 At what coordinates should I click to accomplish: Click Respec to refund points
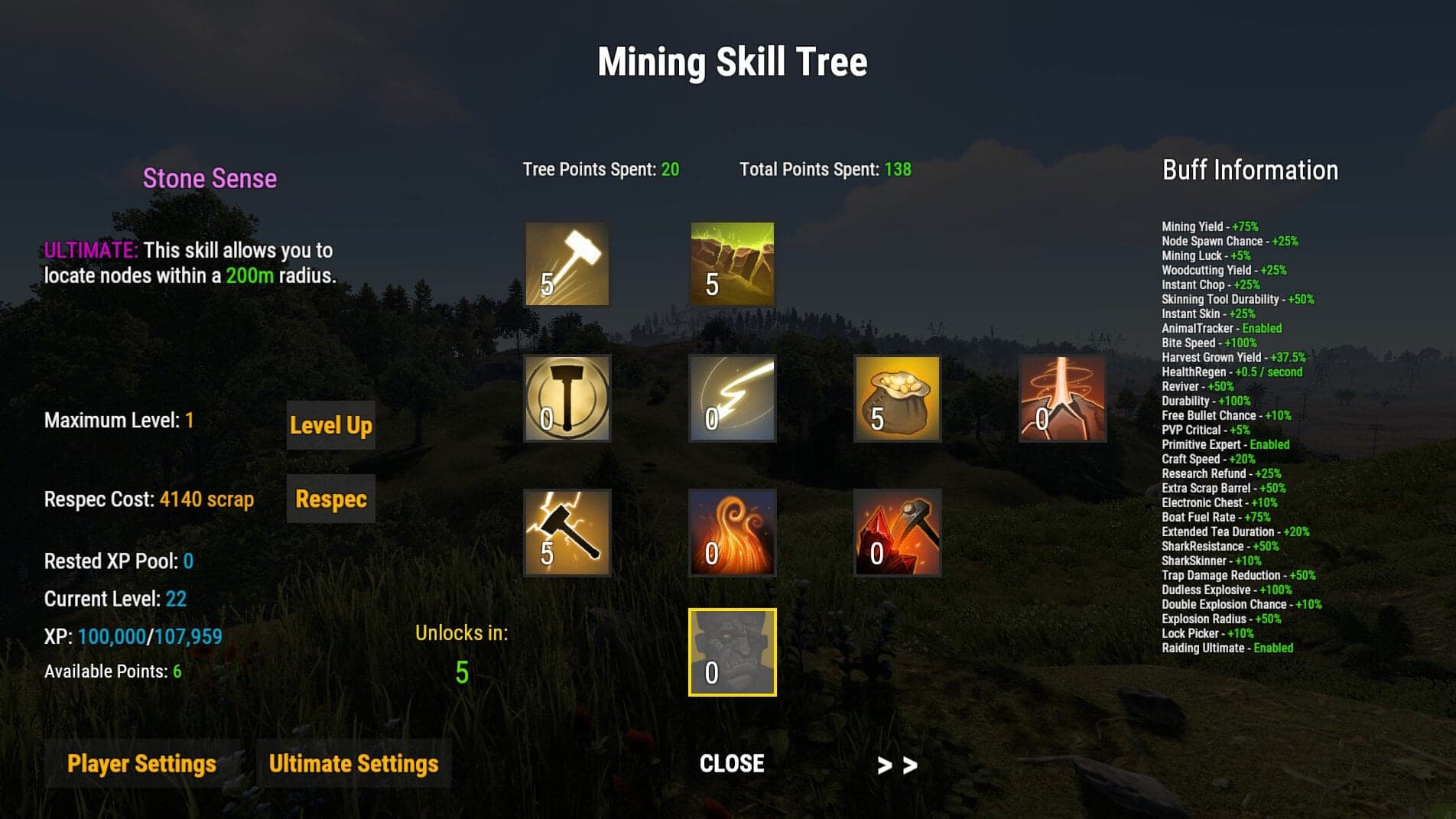(330, 499)
